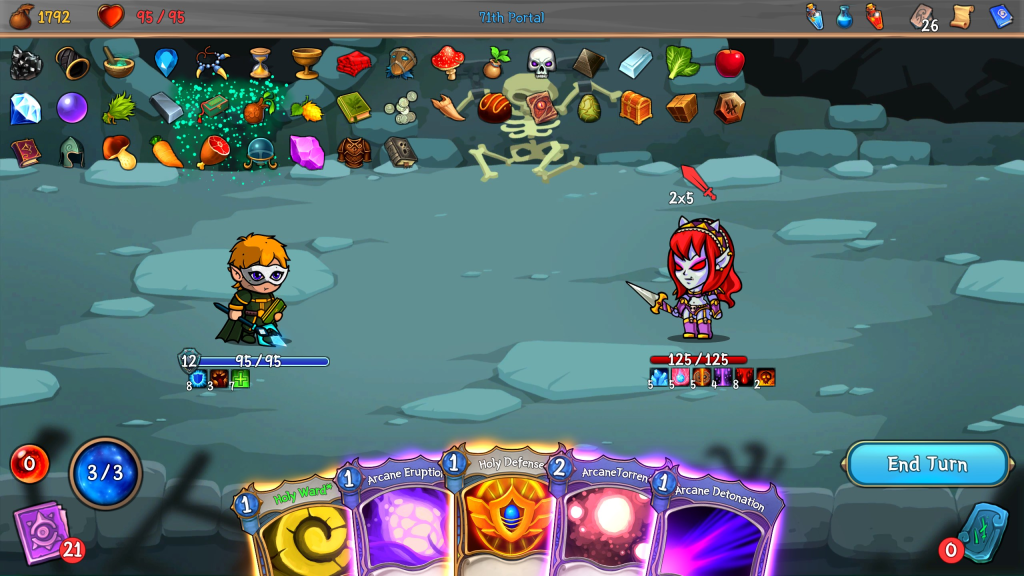Inspect the carrot relic

pyautogui.click(x=167, y=152)
